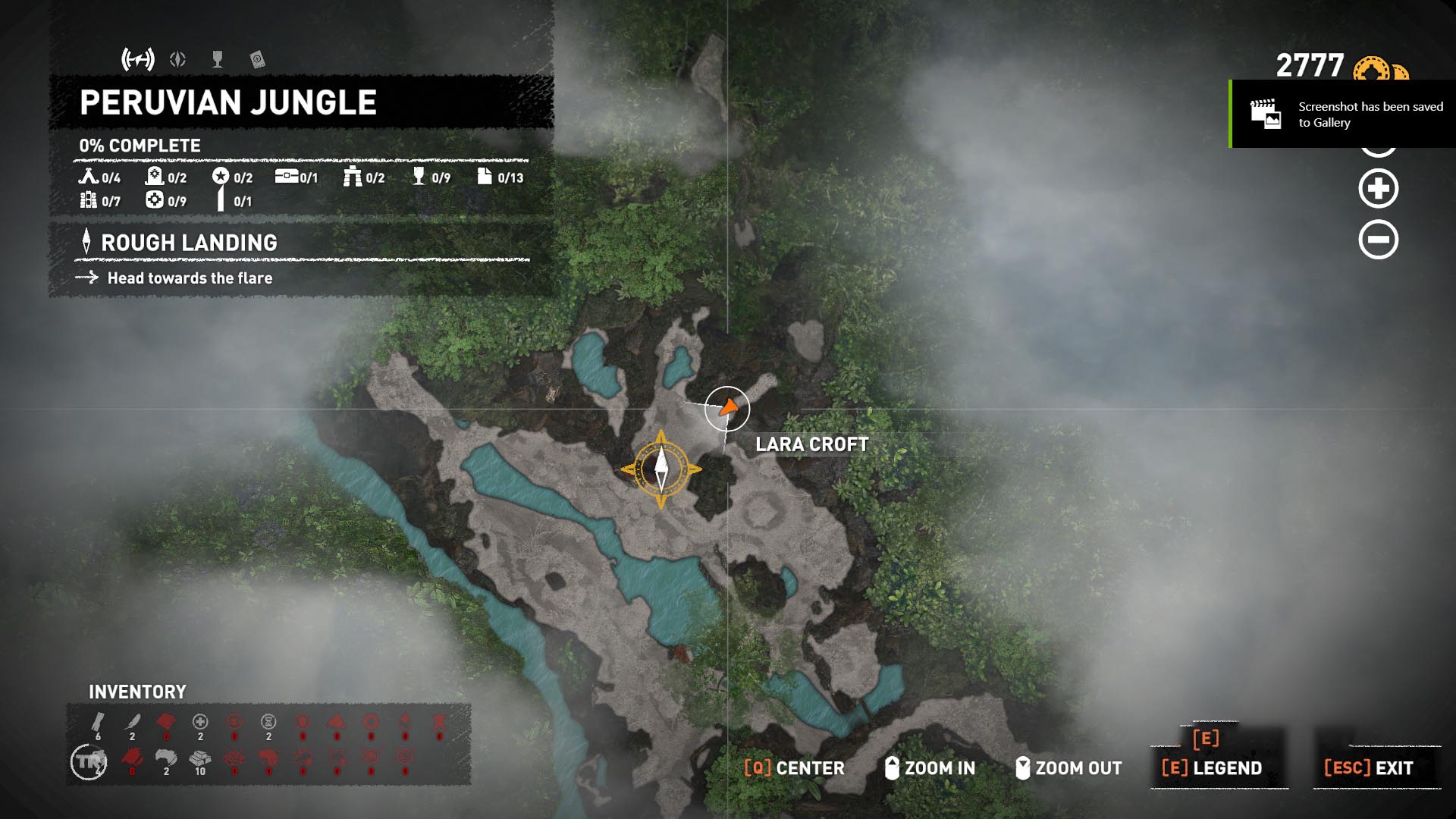Open the screenshot saved to Gallery notification
1456x819 pixels.
pos(1342,115)
